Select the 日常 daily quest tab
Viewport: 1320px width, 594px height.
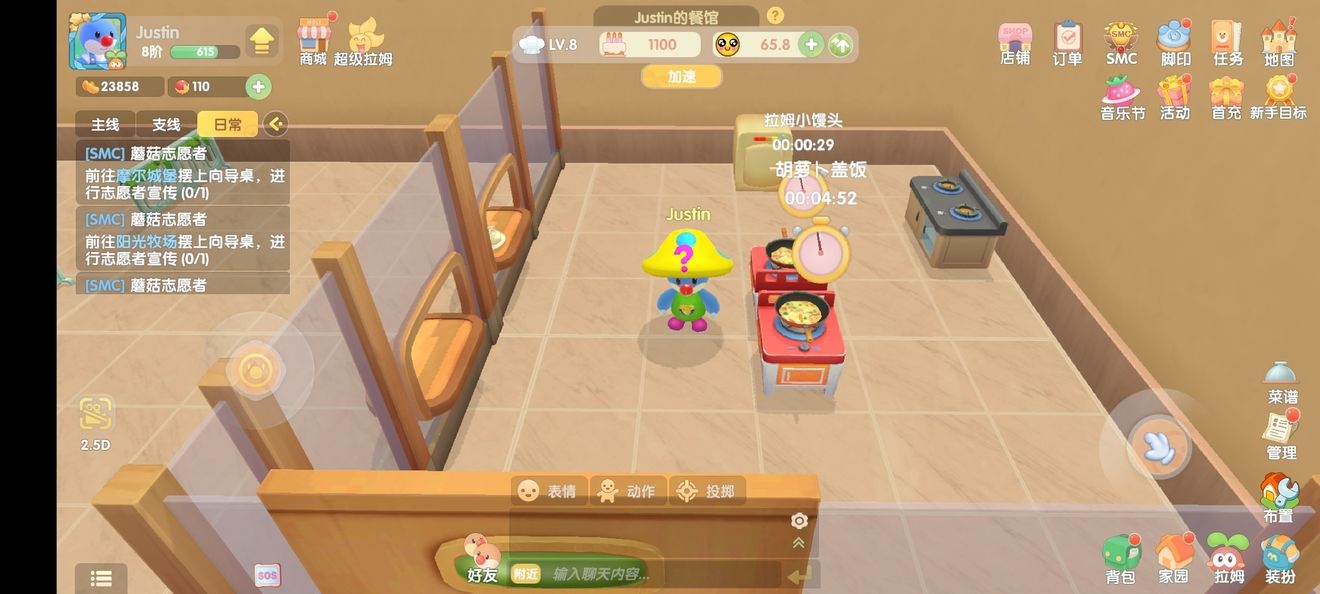(x=227, y=124)
